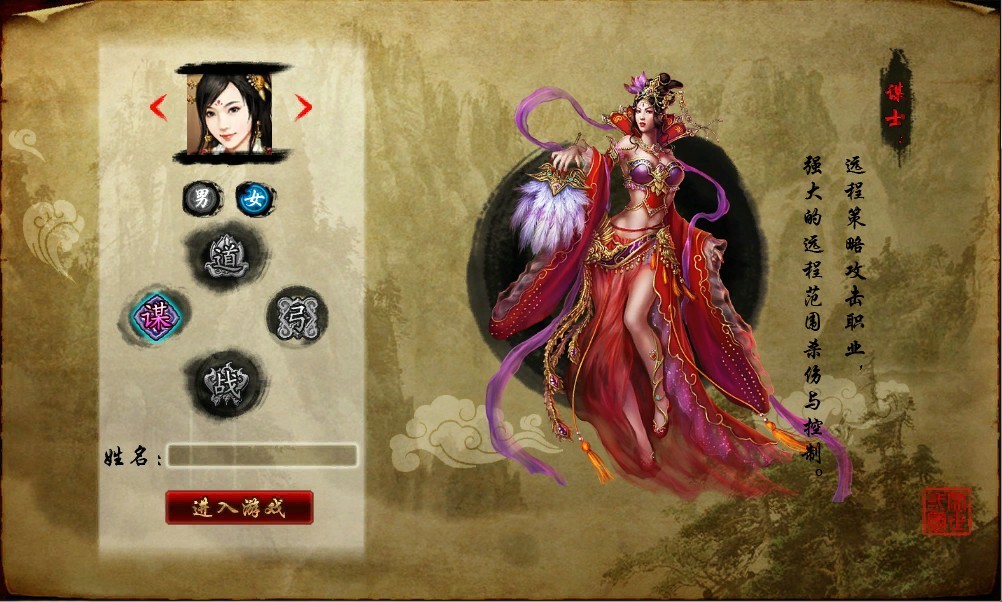Select the 谋 strategist class
The width and height of the screenshot is (1002, 602).
(155, 316)
